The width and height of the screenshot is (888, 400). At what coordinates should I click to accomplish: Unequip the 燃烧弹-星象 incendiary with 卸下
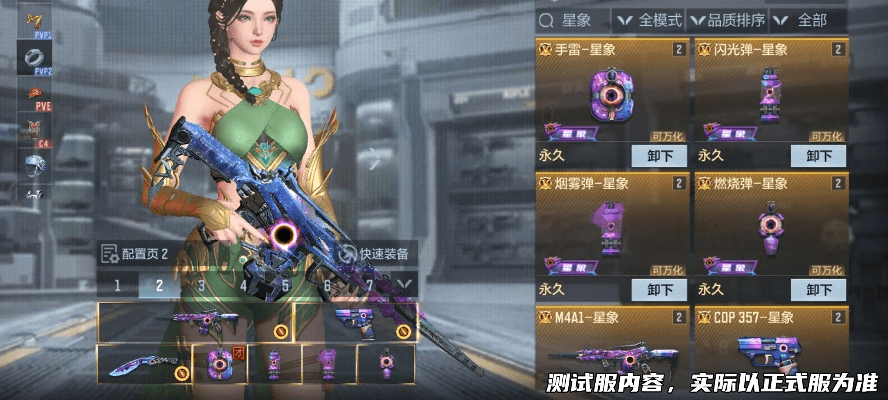coord(818,290)
